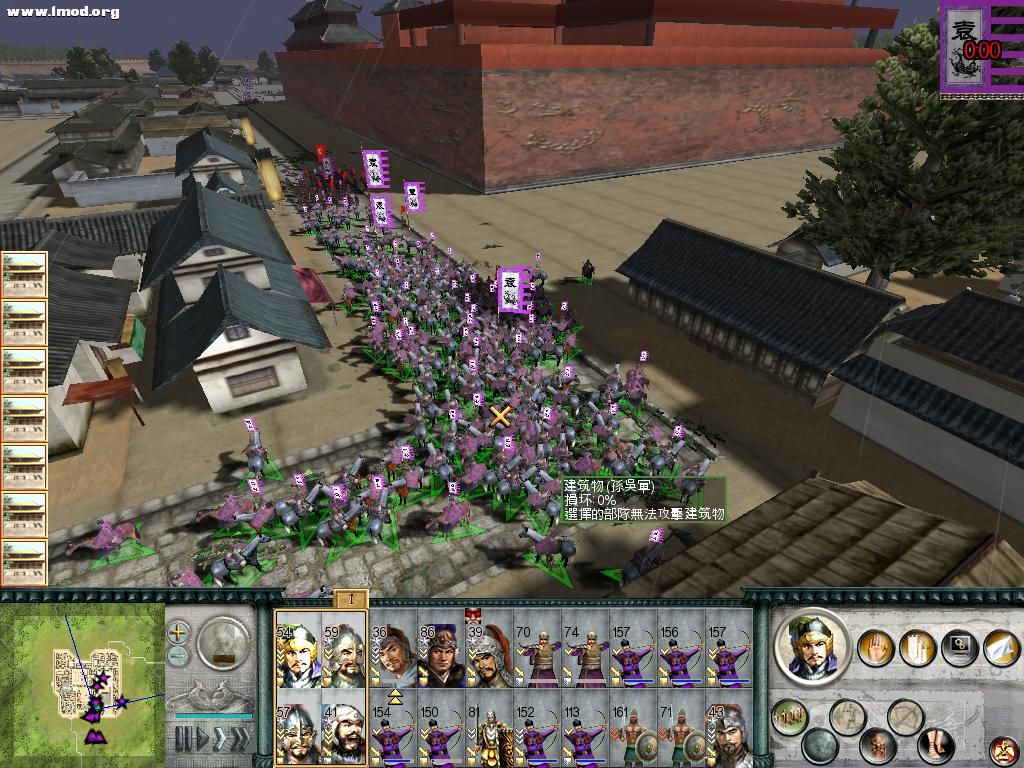Viewport: 1024px width, 768px height.
Task: Click the selected general's large portrait
Action: (812, 645)
